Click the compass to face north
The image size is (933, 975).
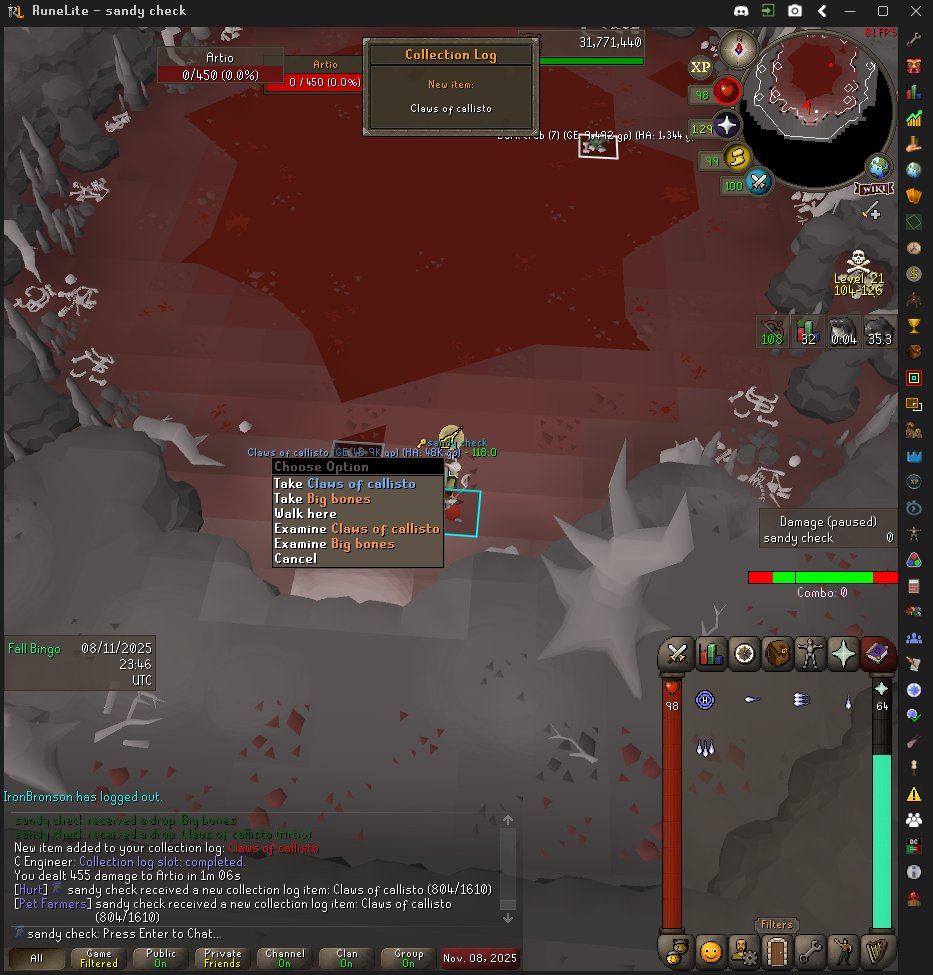pos(739,47)
